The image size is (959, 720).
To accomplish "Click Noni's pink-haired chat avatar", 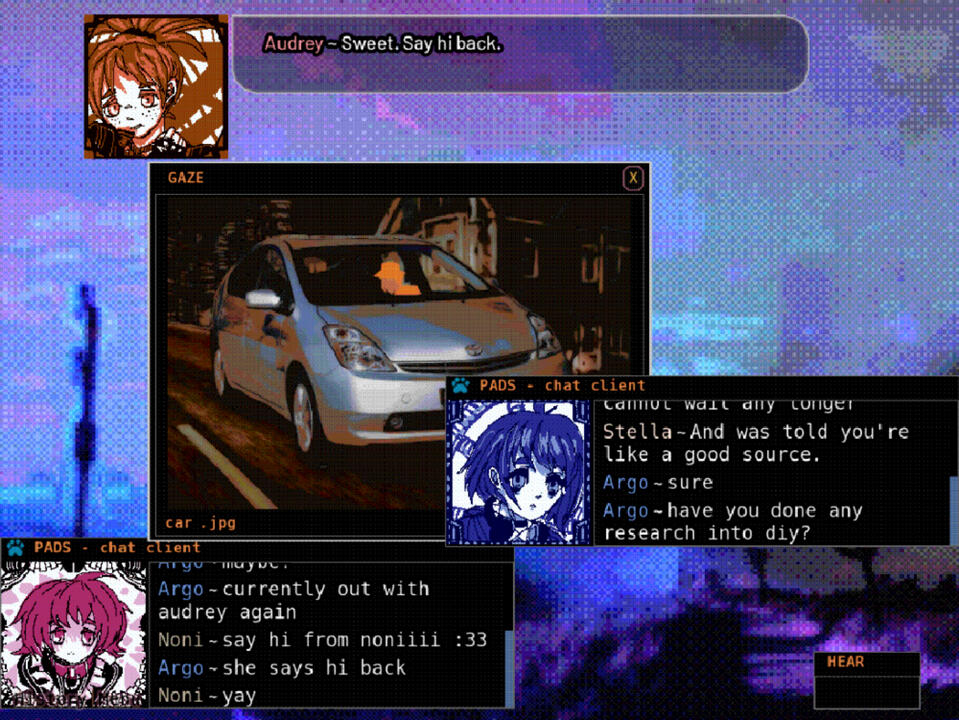I will [x=74, y=632].
